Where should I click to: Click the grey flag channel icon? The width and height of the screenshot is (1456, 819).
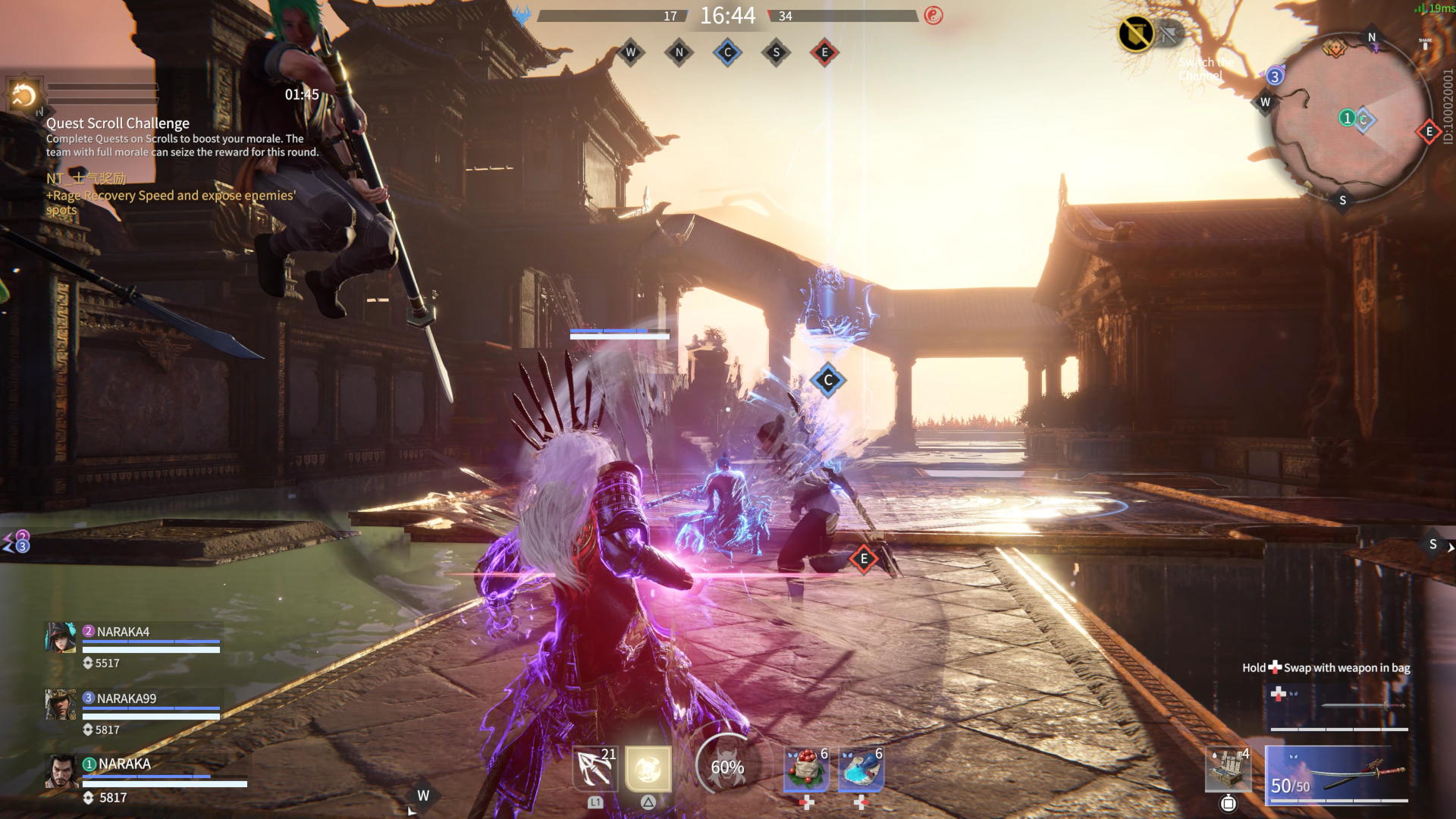[1169, 34]
